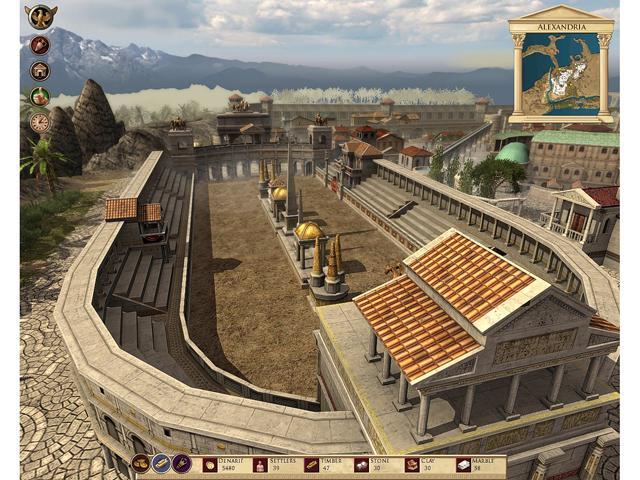Click the blue round icon in bottom bar

point(161,464)
